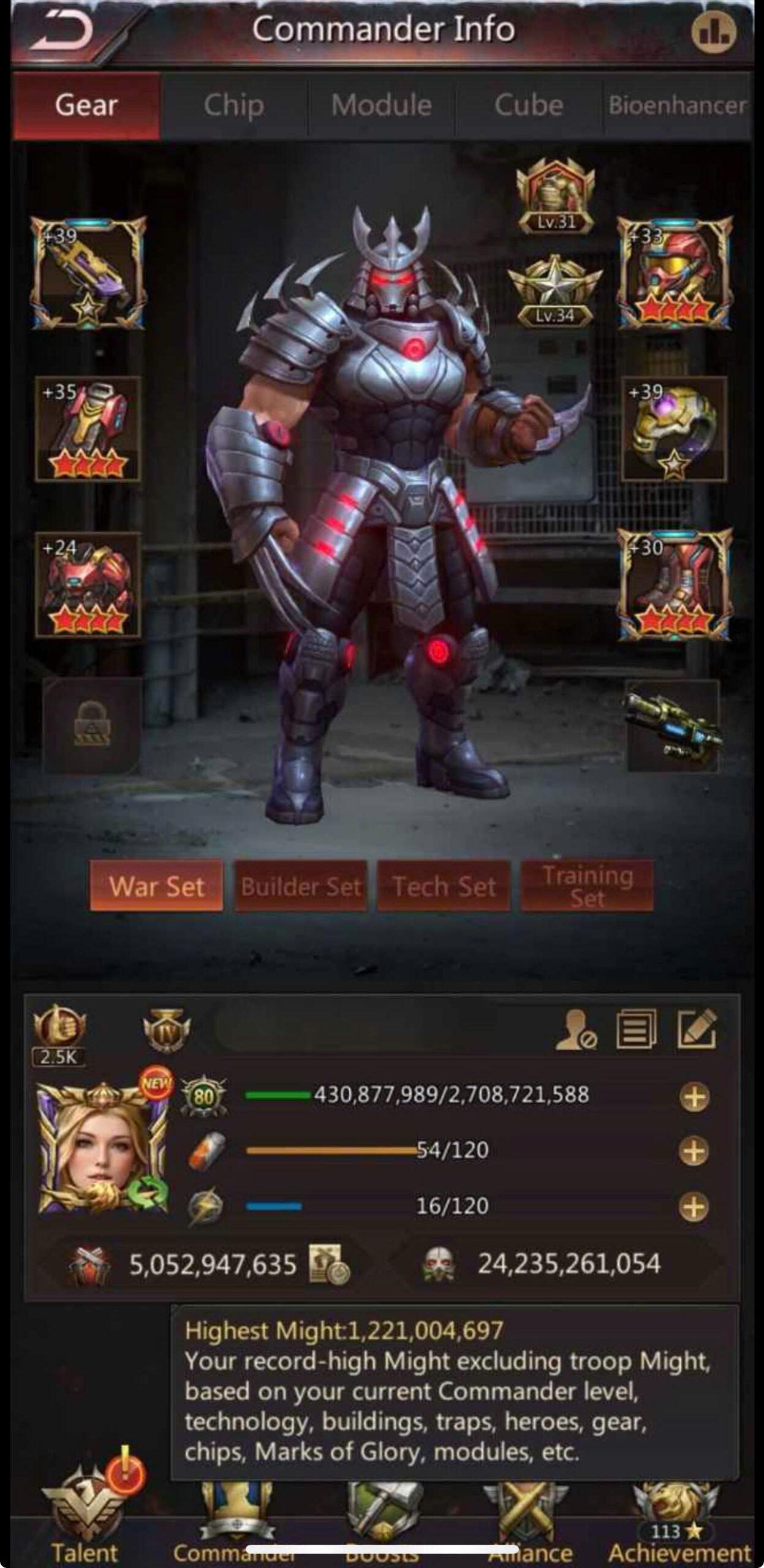This screenshot has height=1568, width=764.
Task: Show the Bioenhancer tab
Action: pyautogui.click(x=677, y=105)
